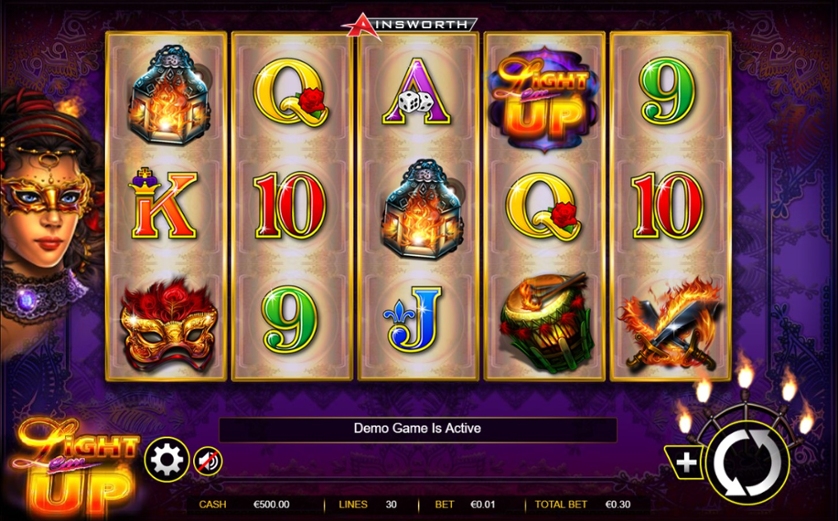Open the plus bet options button

687,462
